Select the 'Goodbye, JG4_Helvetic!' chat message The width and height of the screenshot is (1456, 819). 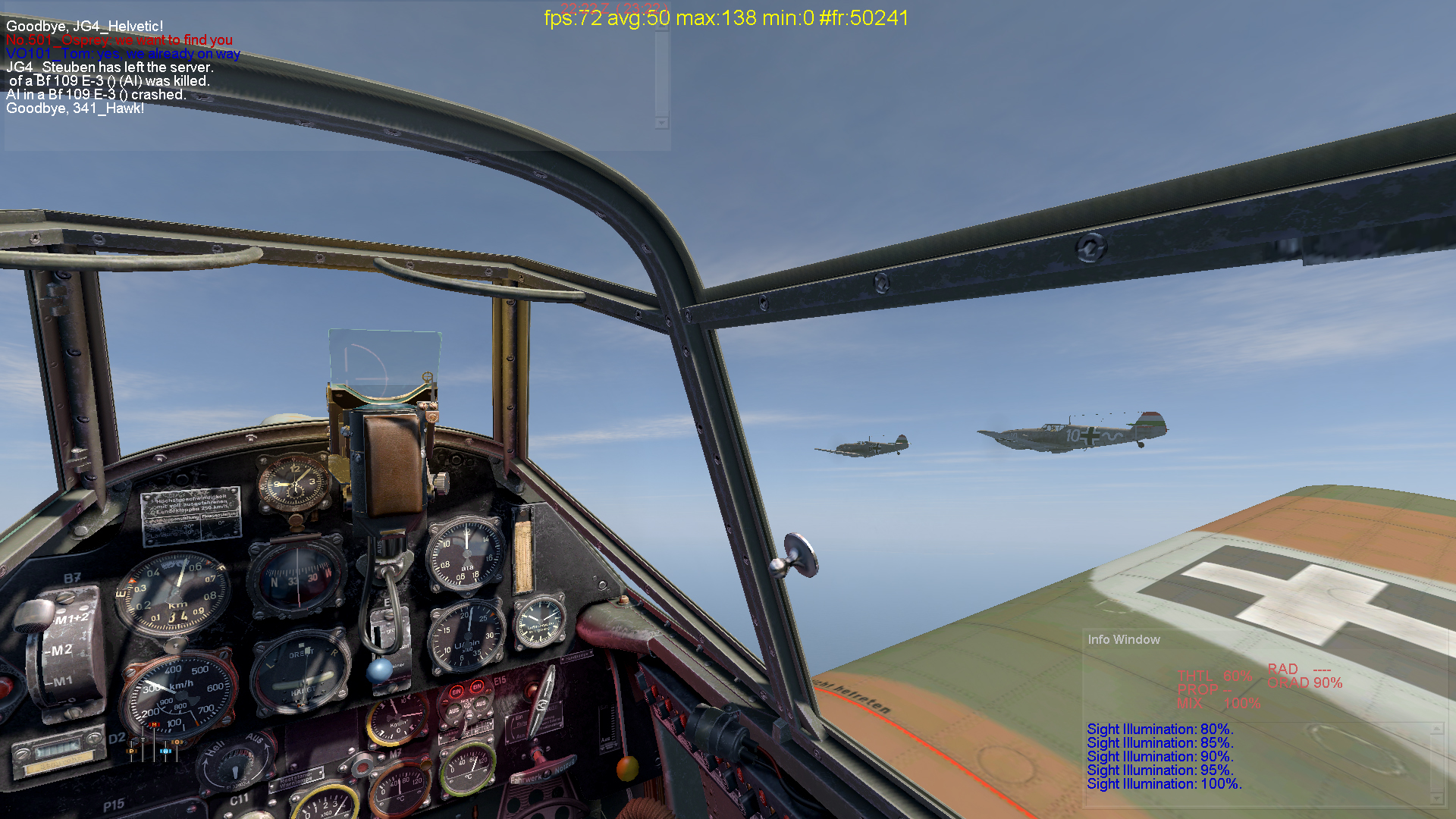tap(85, 27)
